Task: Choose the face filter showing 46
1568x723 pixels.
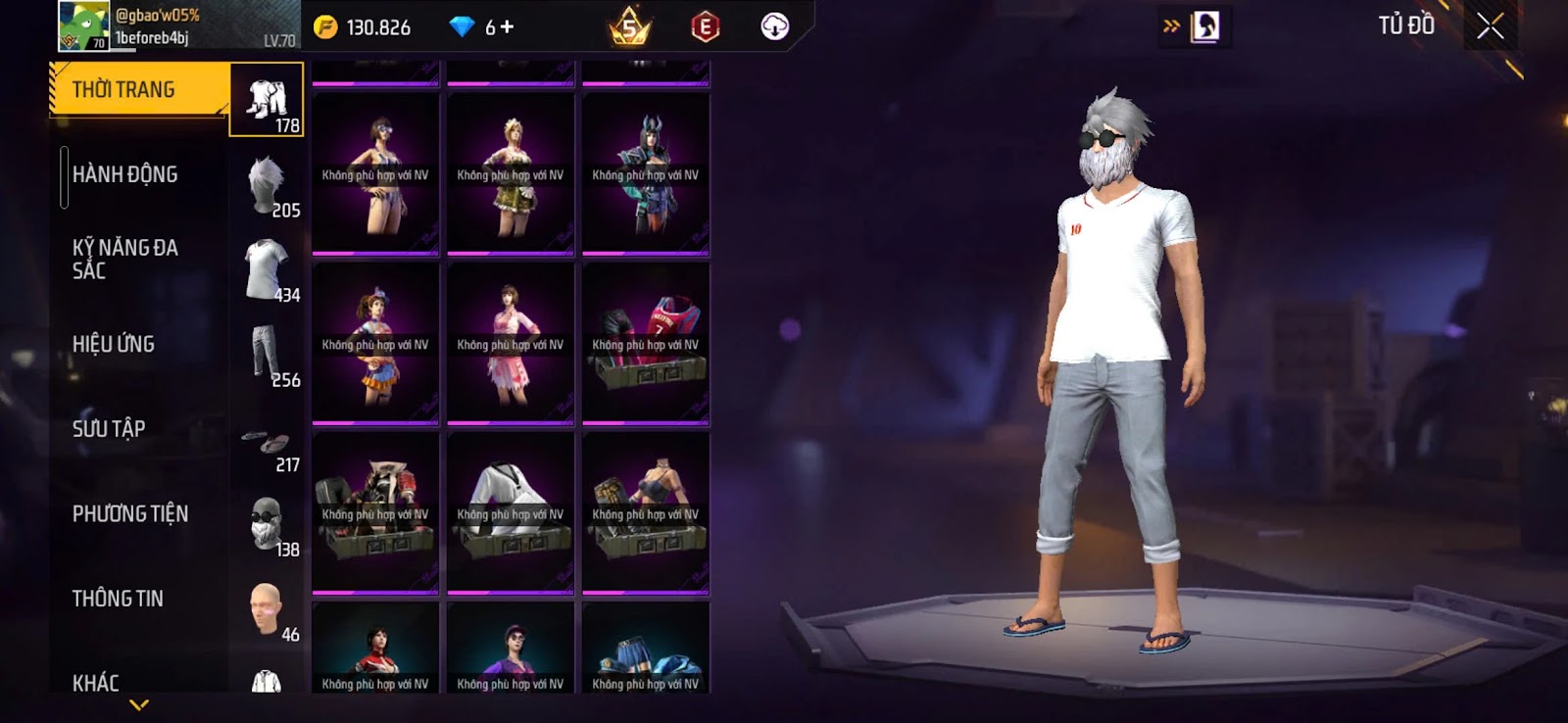Action: click(267, 609)
